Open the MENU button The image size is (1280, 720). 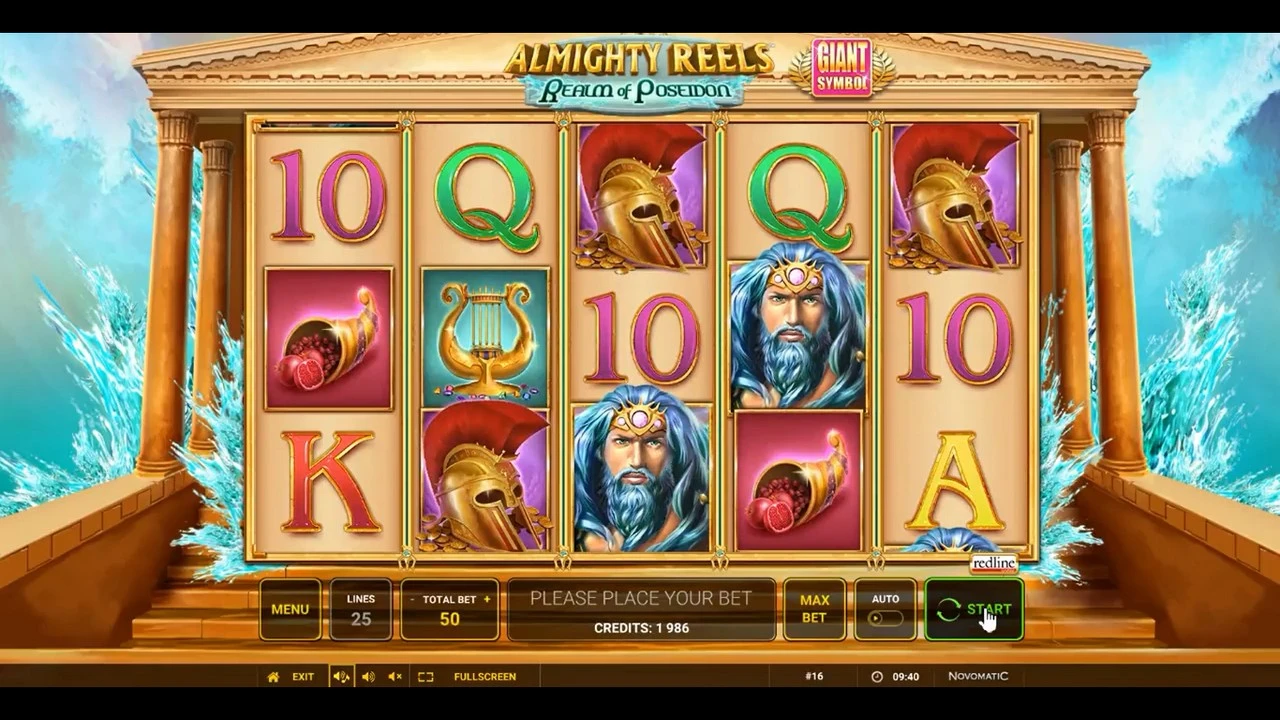point(290,609)
